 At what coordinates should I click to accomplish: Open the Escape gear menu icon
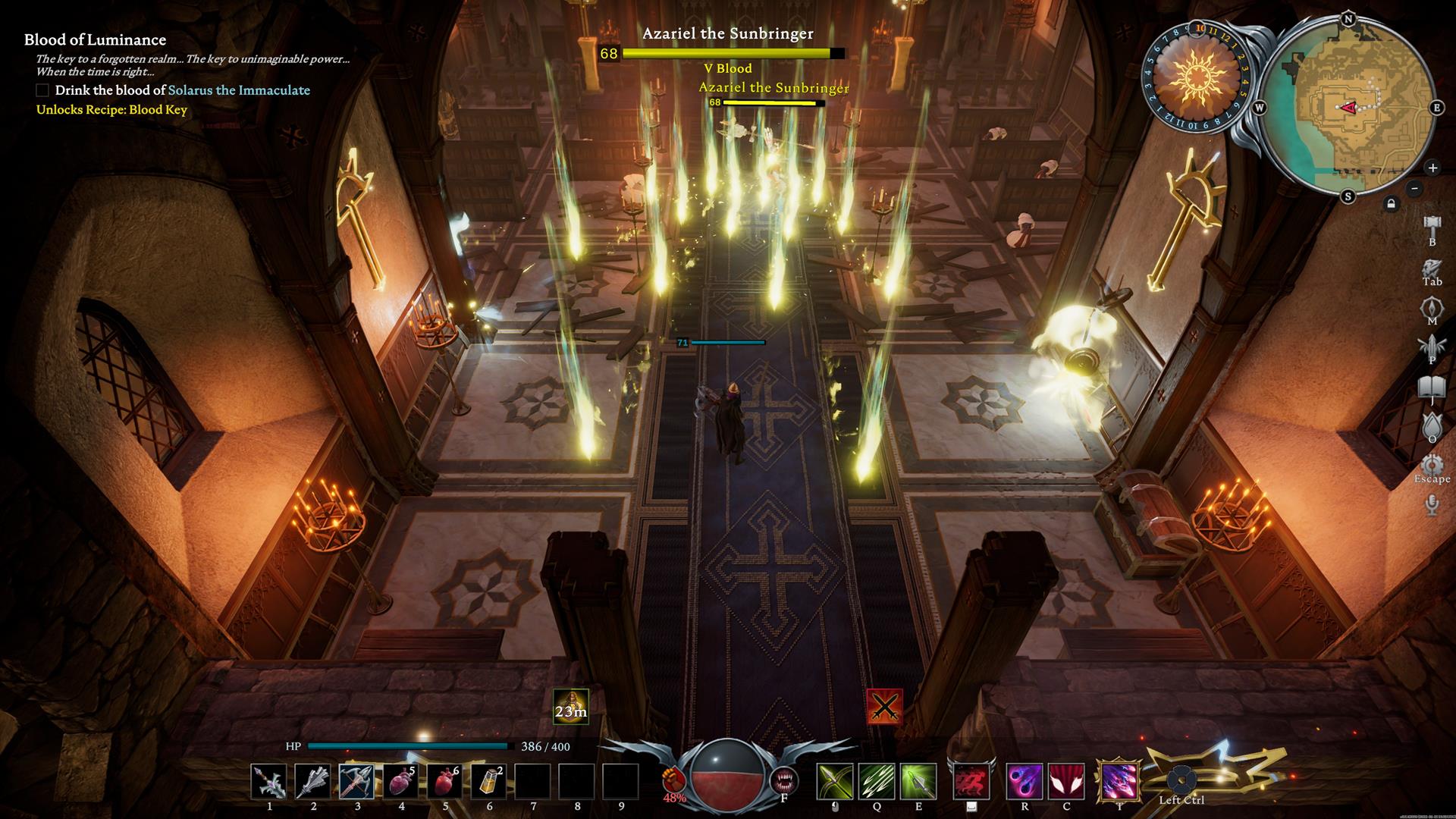[x=1432, y=464]
